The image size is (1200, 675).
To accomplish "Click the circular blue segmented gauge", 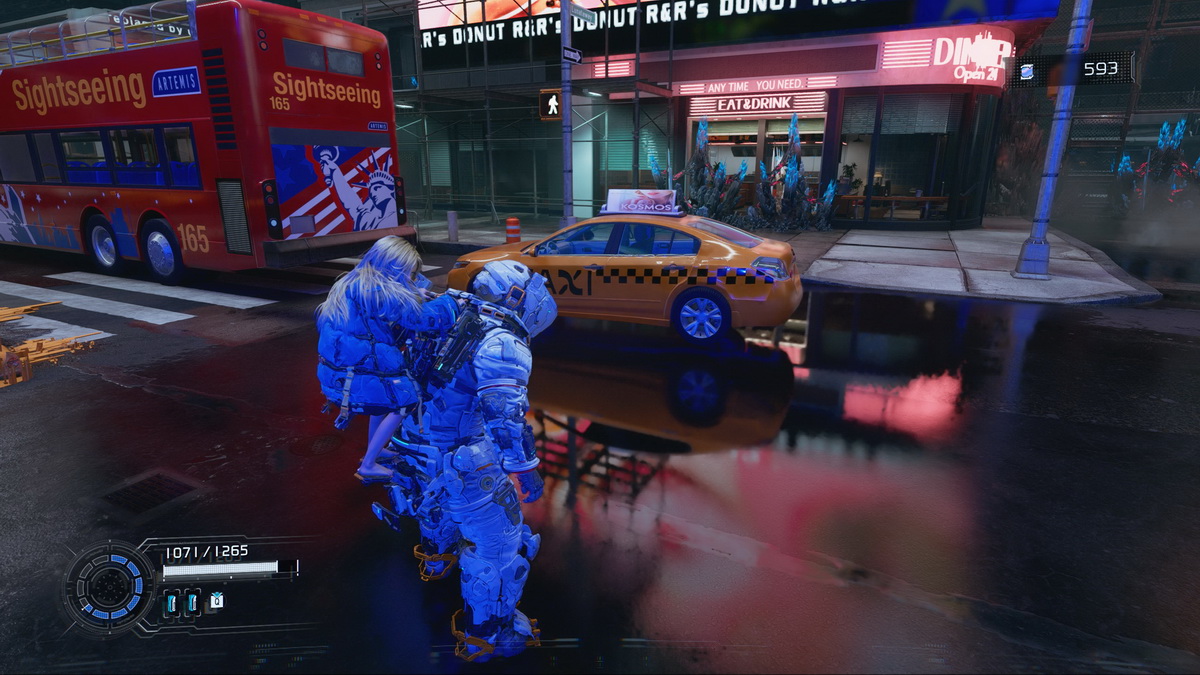I will 109,587.
